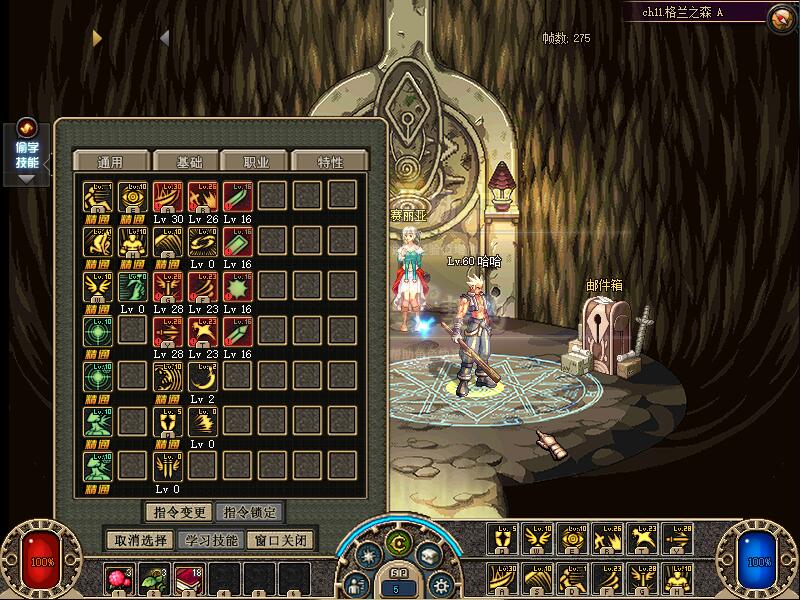The image size is (800, 600).
Task: Click the round emblem button top-right corner
Action: pos(780,17)
